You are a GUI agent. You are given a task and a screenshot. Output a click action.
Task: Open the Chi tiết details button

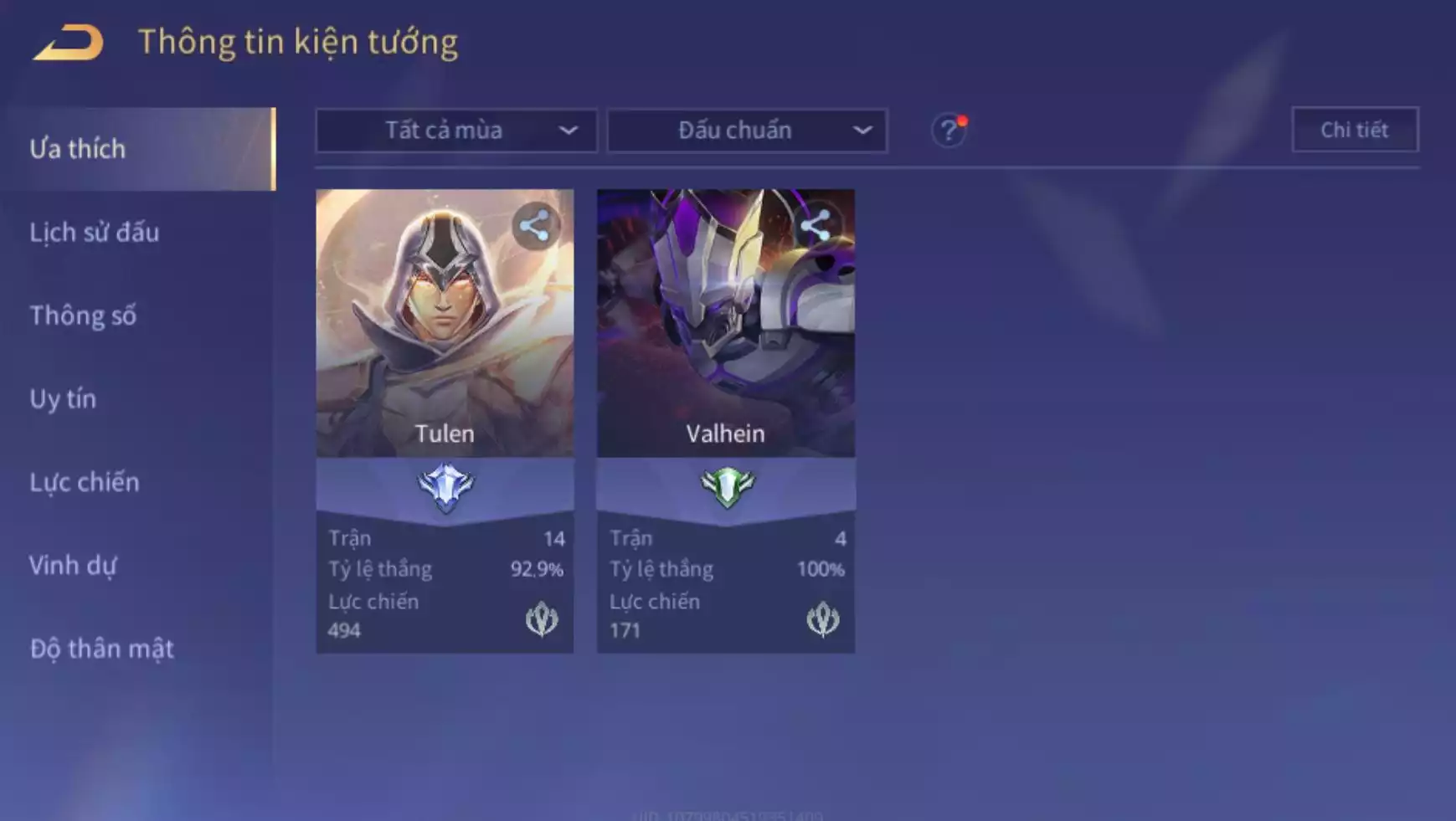tap(1355, 130)
